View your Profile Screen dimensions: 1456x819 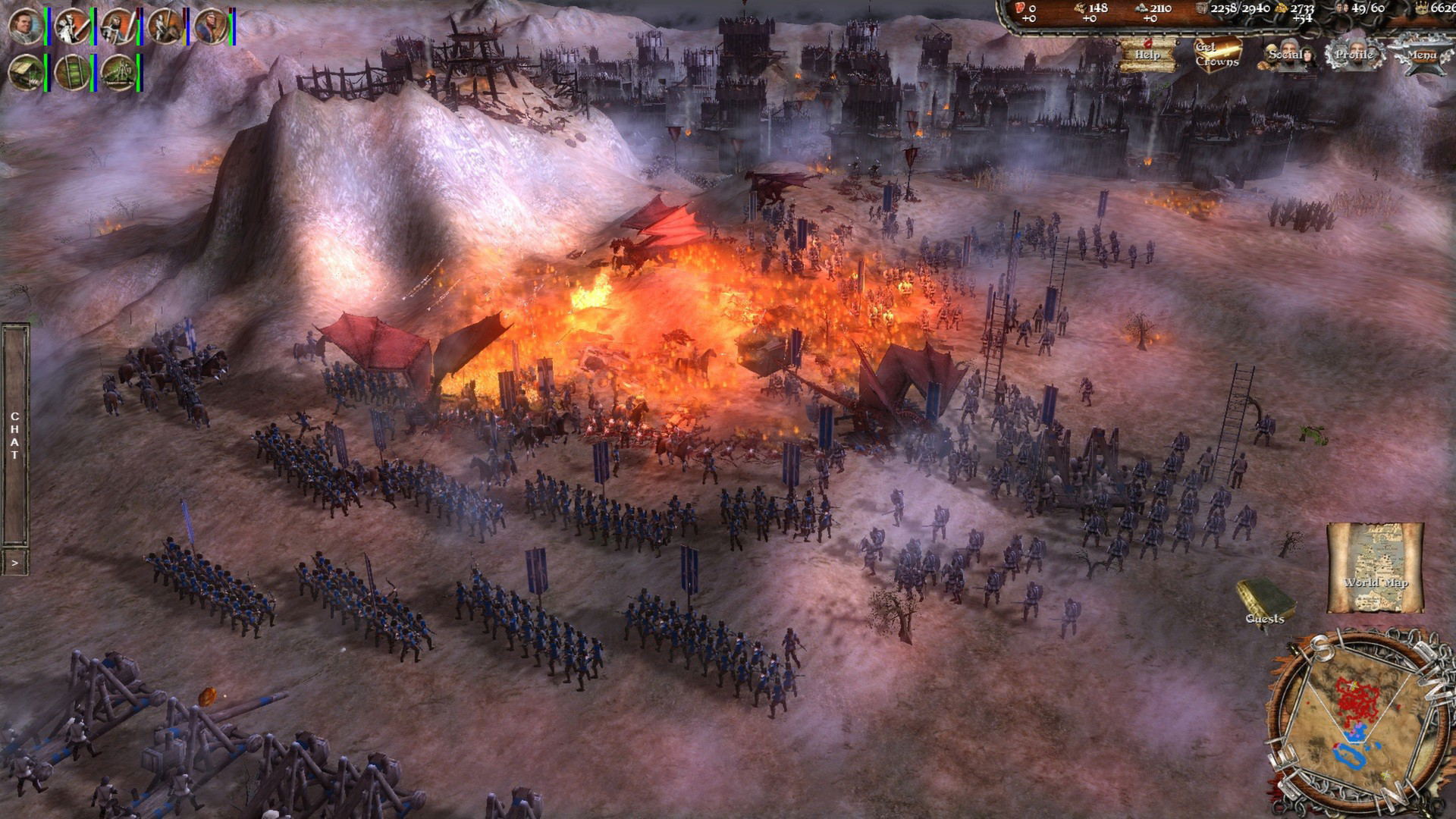pos(1354,55)
